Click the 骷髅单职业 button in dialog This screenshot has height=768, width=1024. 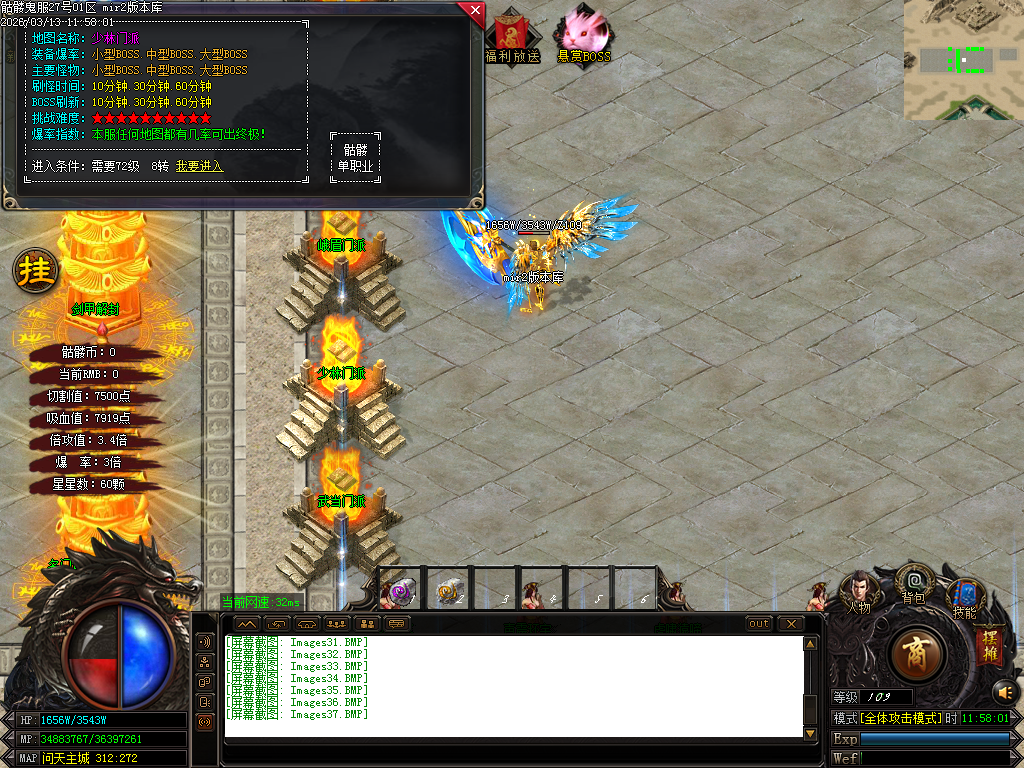[355, 158]
